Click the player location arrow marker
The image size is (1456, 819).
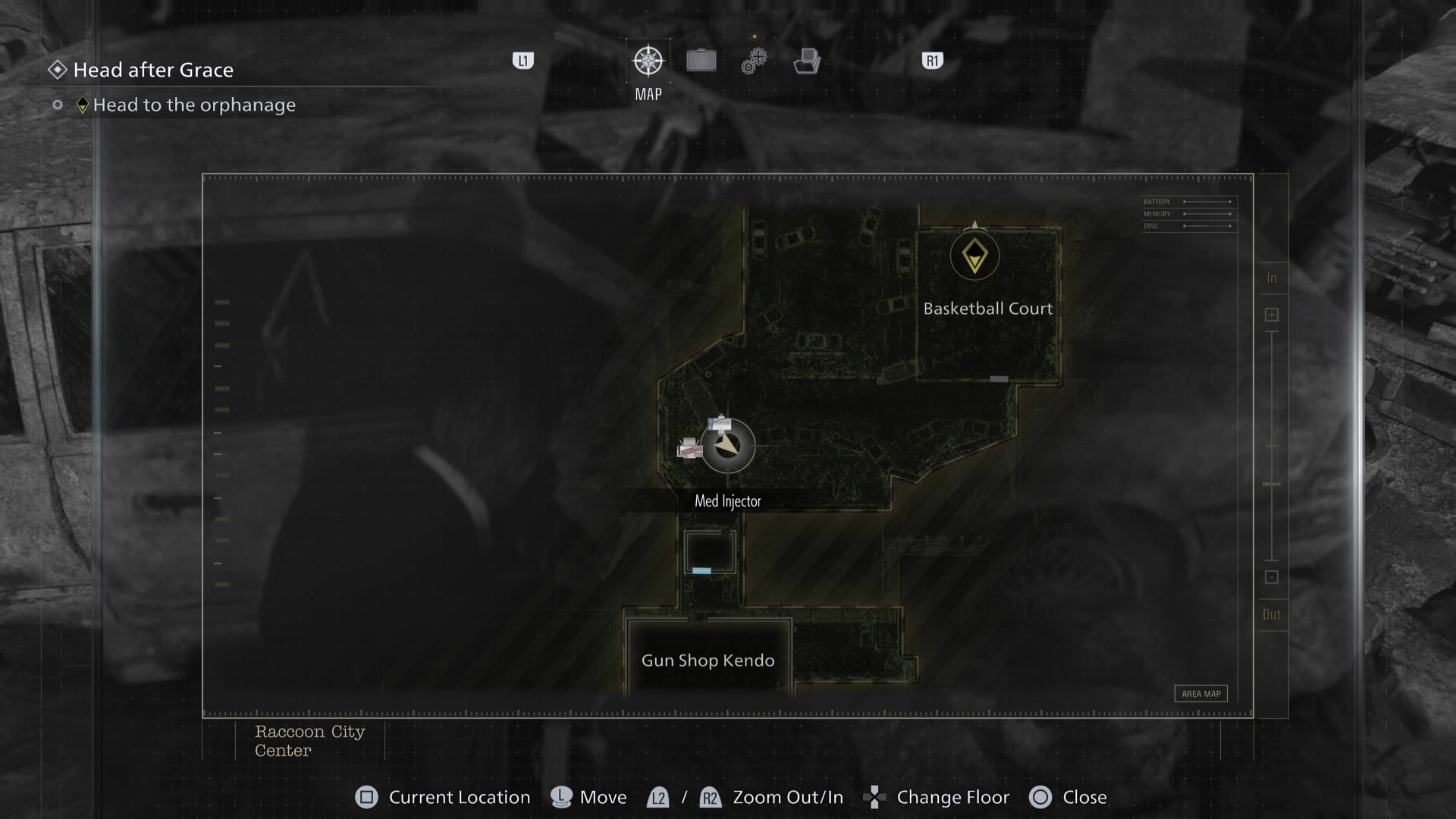(728, 446)
